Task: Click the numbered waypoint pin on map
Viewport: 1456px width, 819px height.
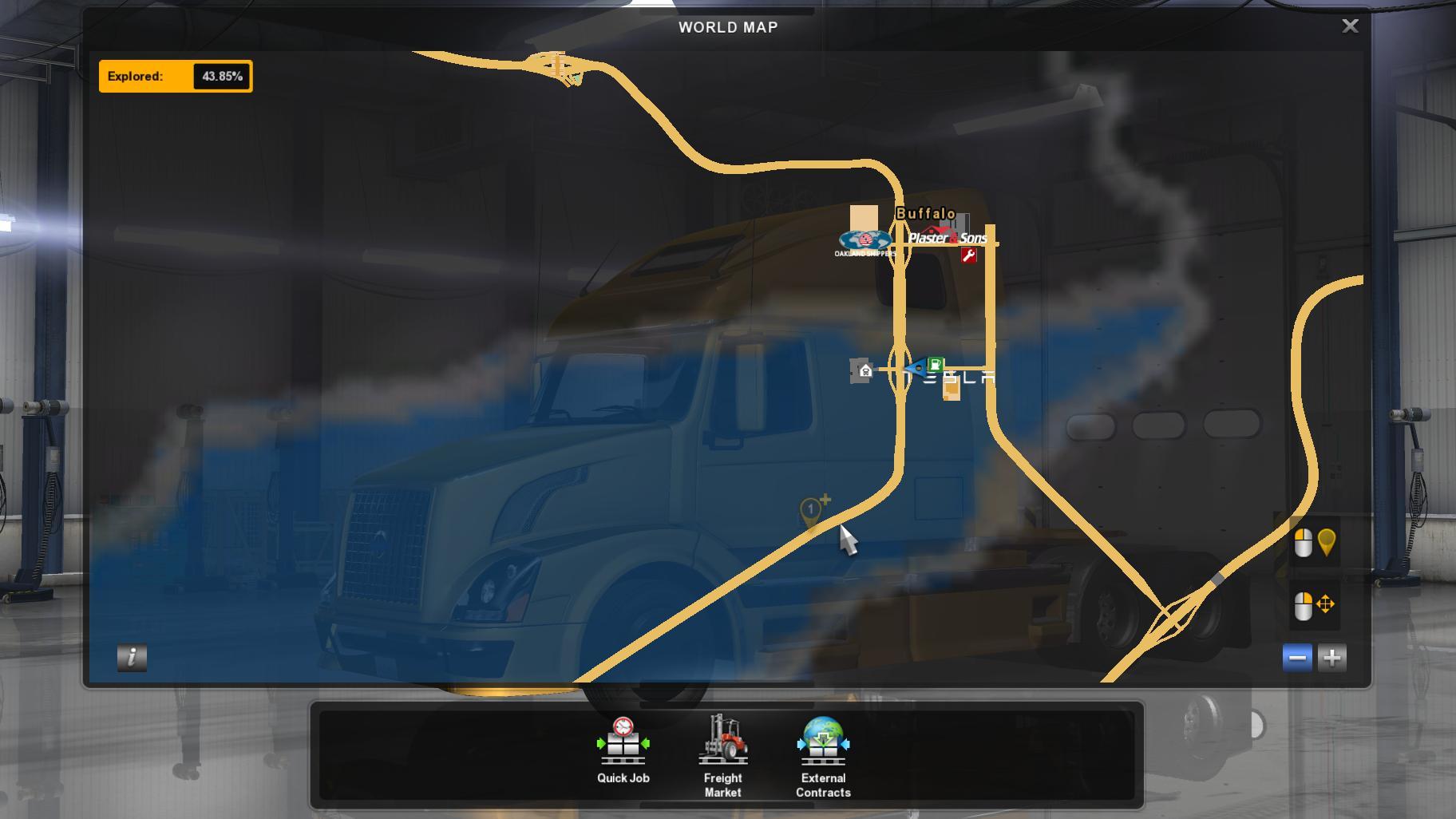Action: tap(811, 511)
